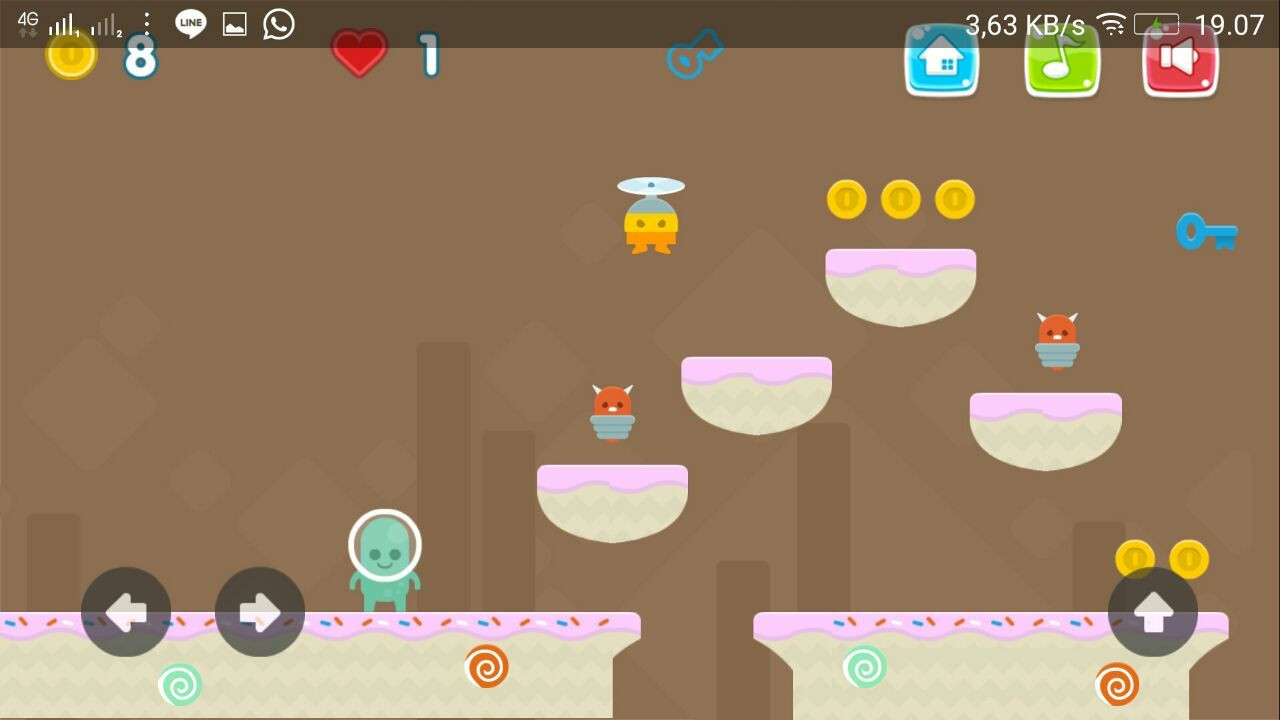Toggle sound off via the speaker button

coord(1180,62)
